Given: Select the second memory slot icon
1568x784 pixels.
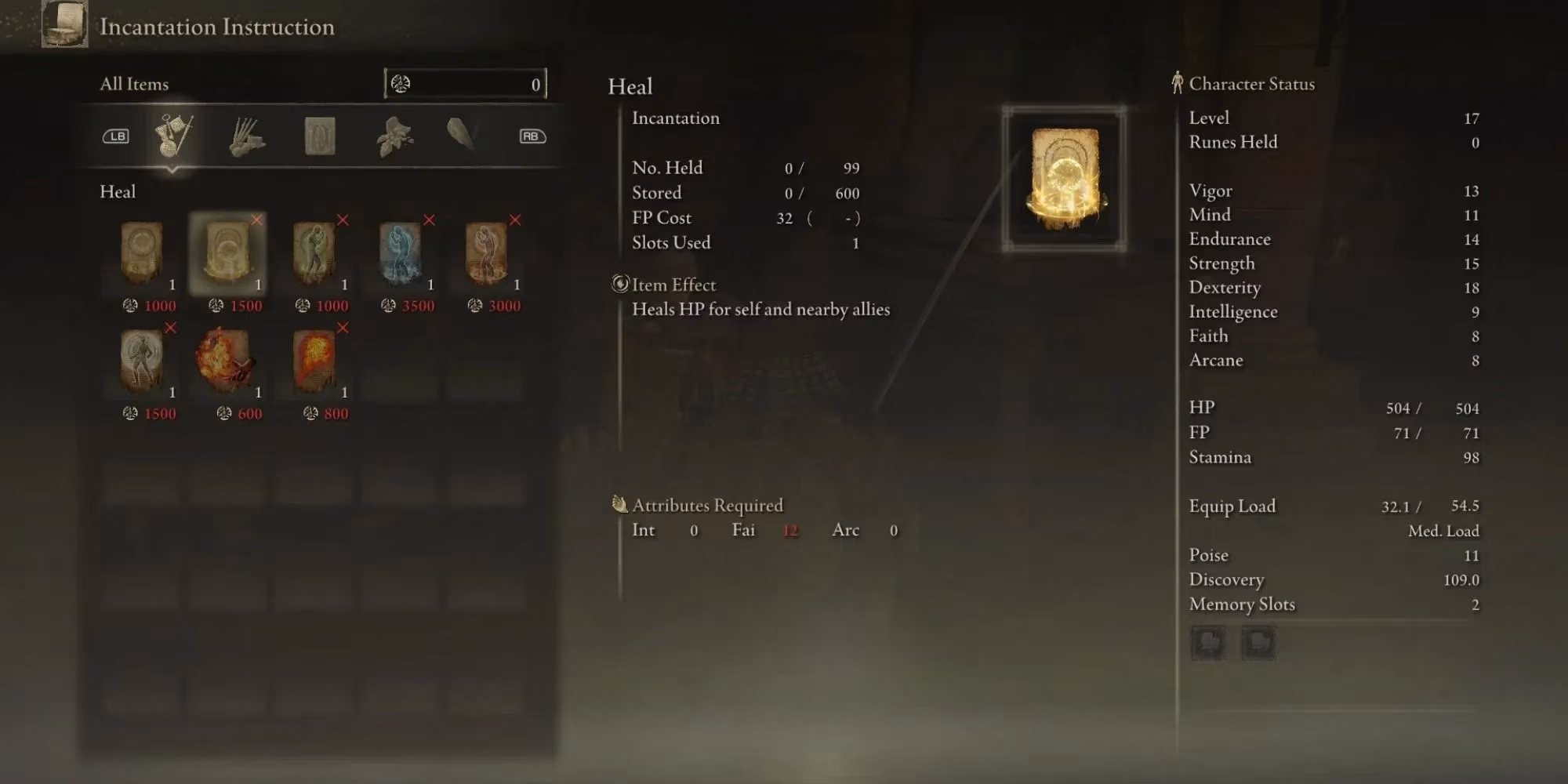Looking at the screenshot, I should (1258, 643).
